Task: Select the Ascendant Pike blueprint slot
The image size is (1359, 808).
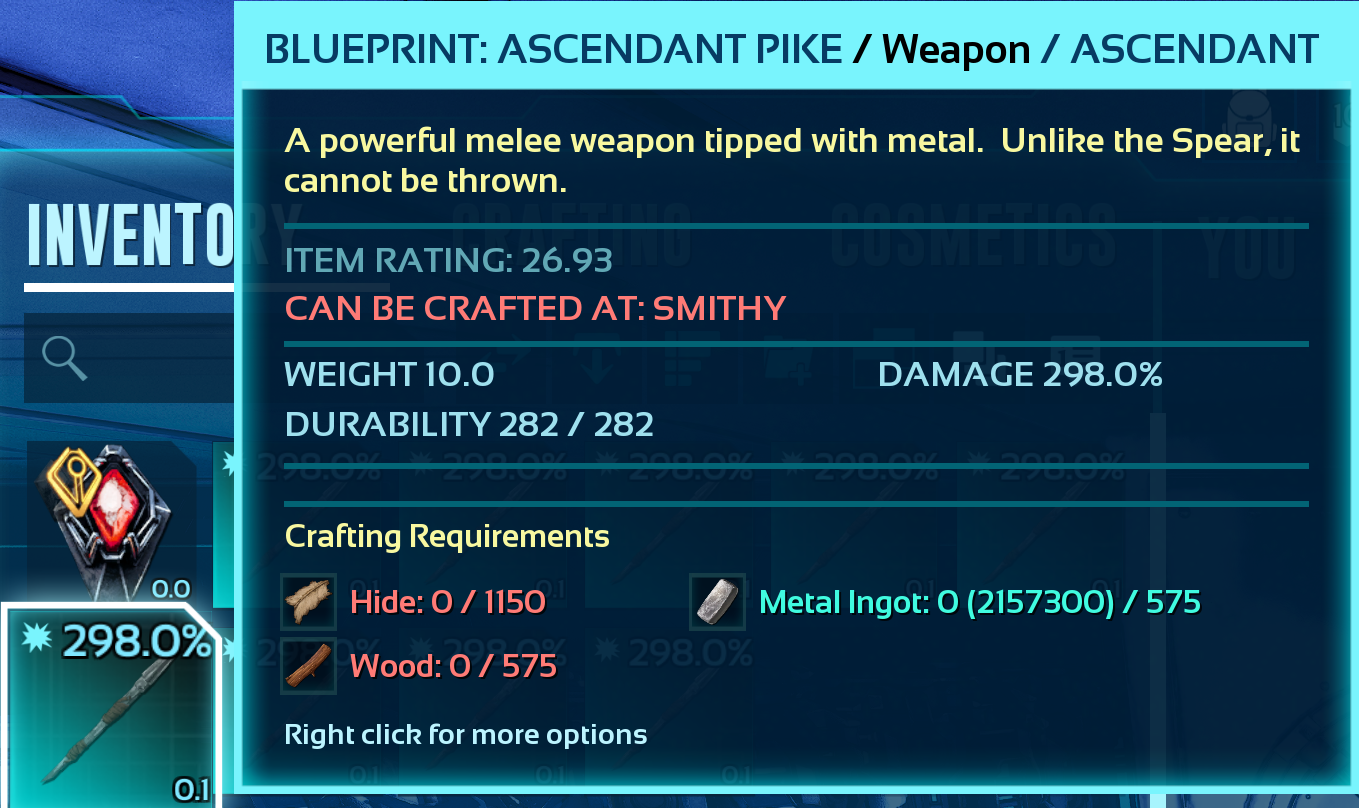Action: click(110, 705)
